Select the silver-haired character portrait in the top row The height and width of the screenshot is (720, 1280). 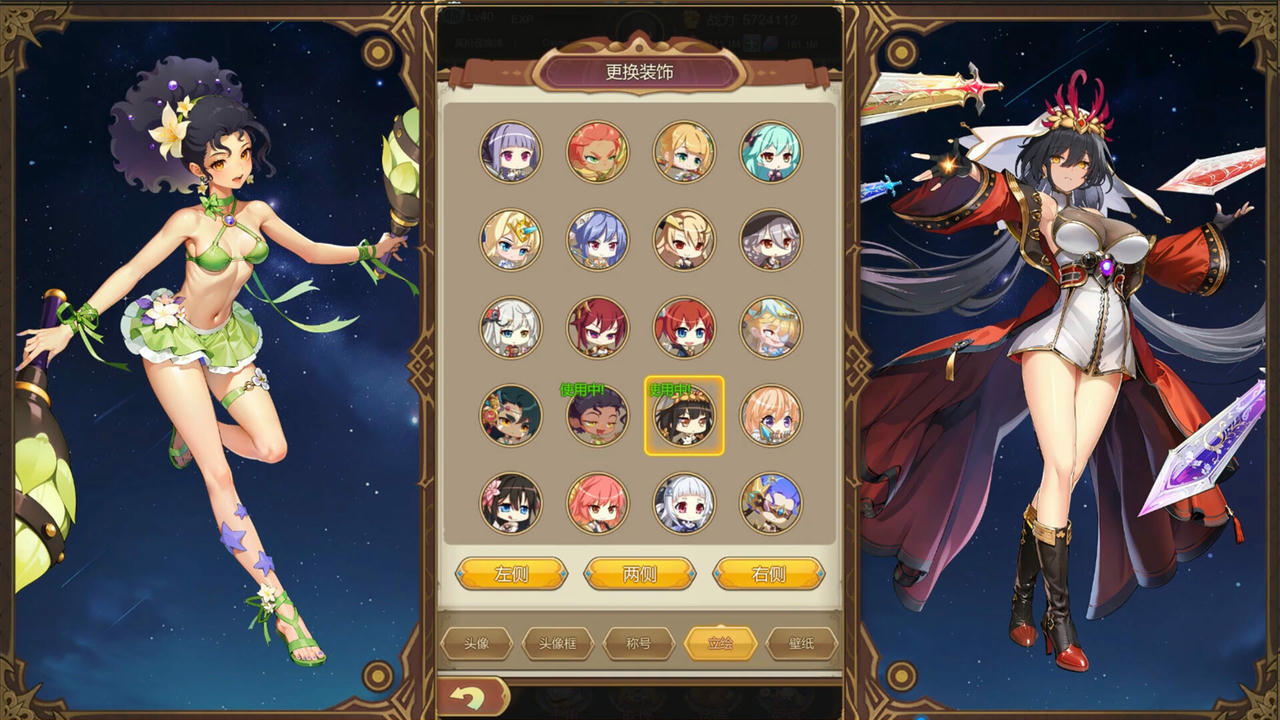(x=511, y=152)
